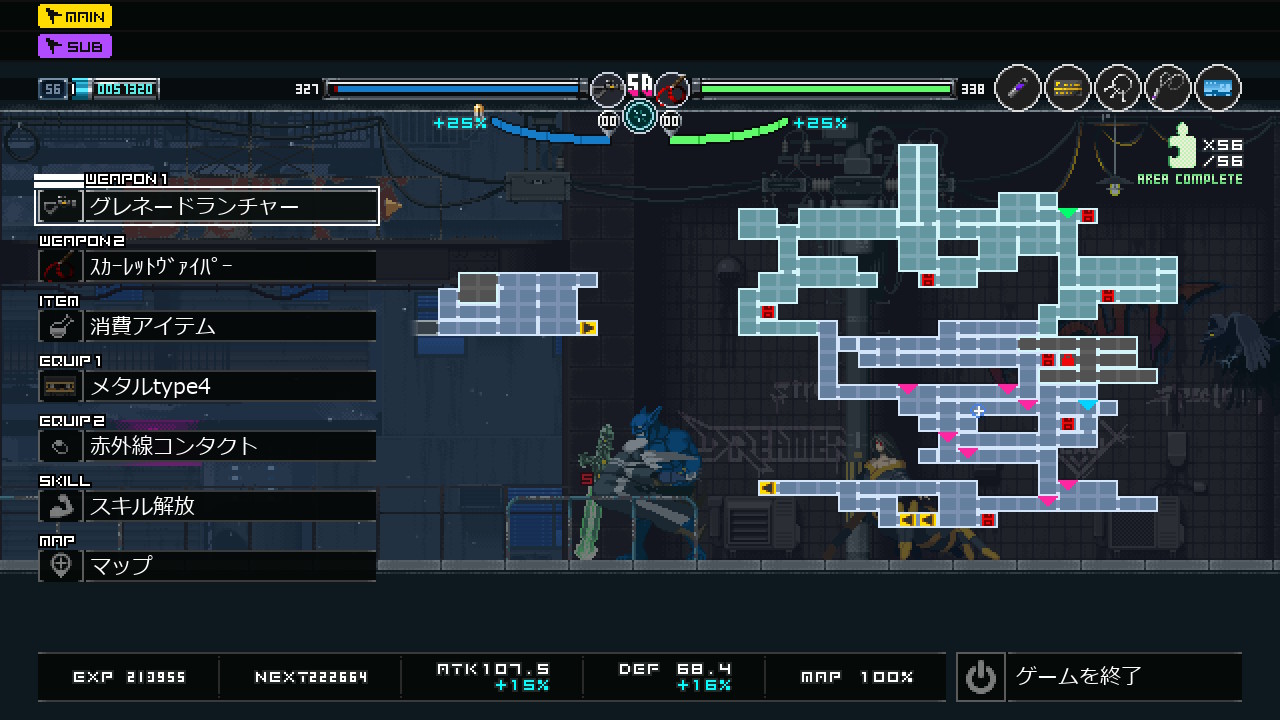1280x720 pixels.
Task: Select the blue chip quick-slot icon
Action: (x=1217, y=89)
